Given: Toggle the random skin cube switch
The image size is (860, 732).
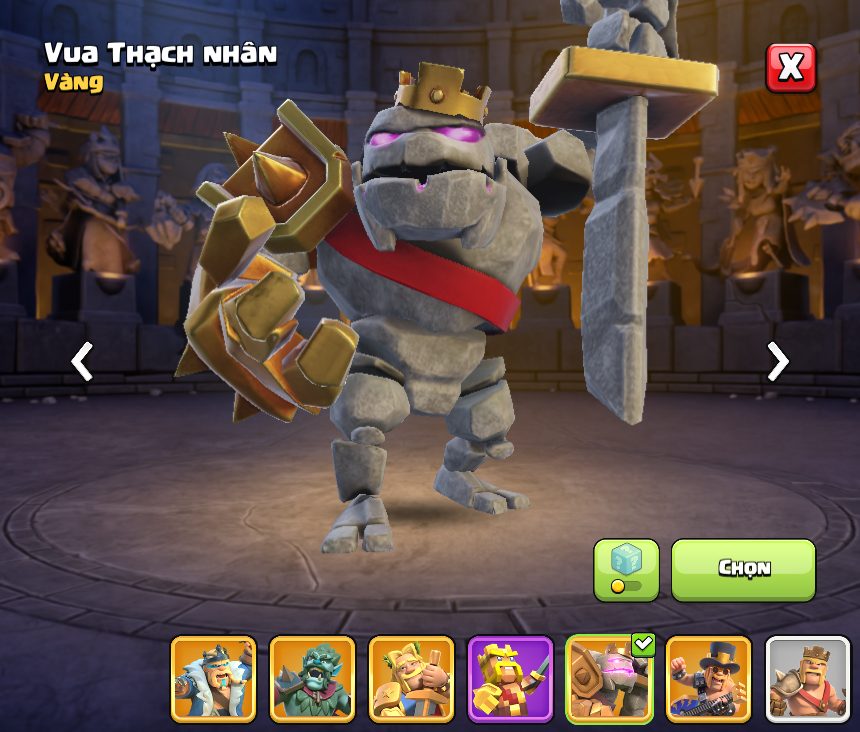Looking at the screenshot, I should click(626, 570).
